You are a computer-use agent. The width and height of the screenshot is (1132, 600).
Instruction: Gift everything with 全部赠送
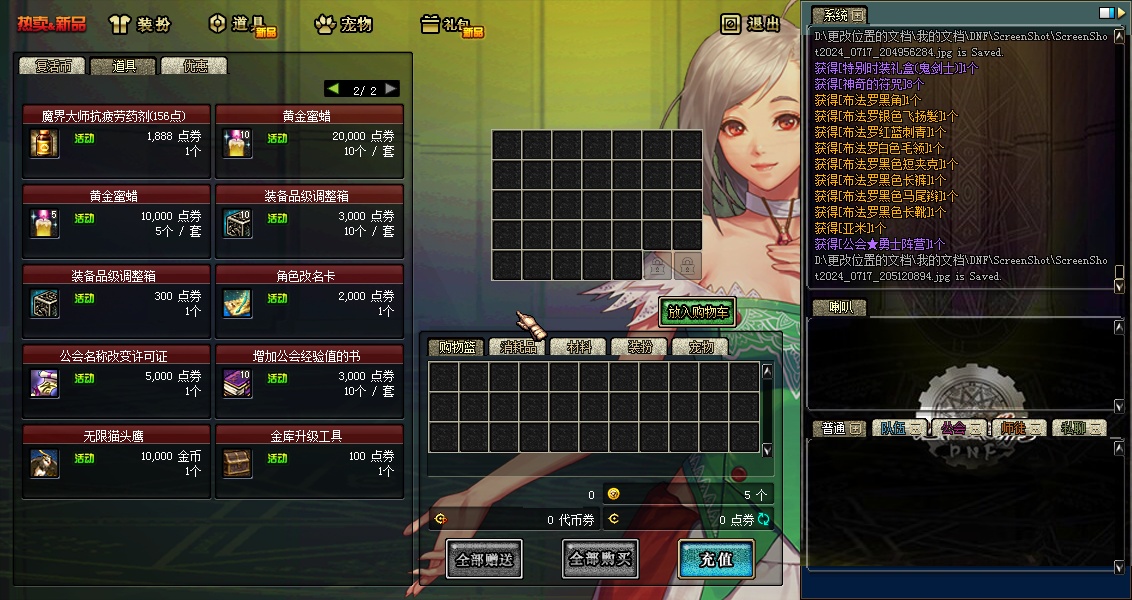point(484,559)
